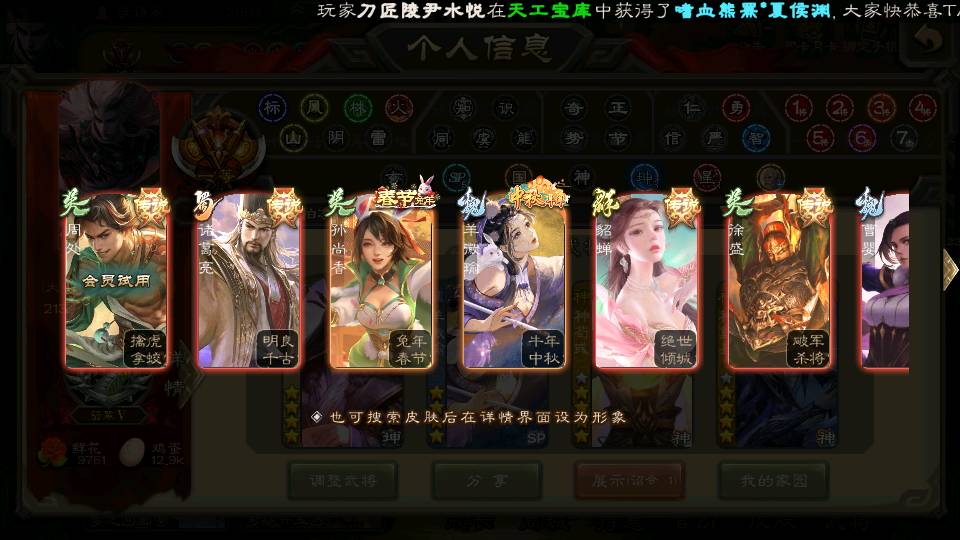Image resolution: width=960 pixels, height=540 pixels.
Task: Select the partially visible 曹婴 skin card
Action: (x=886, y=282)
